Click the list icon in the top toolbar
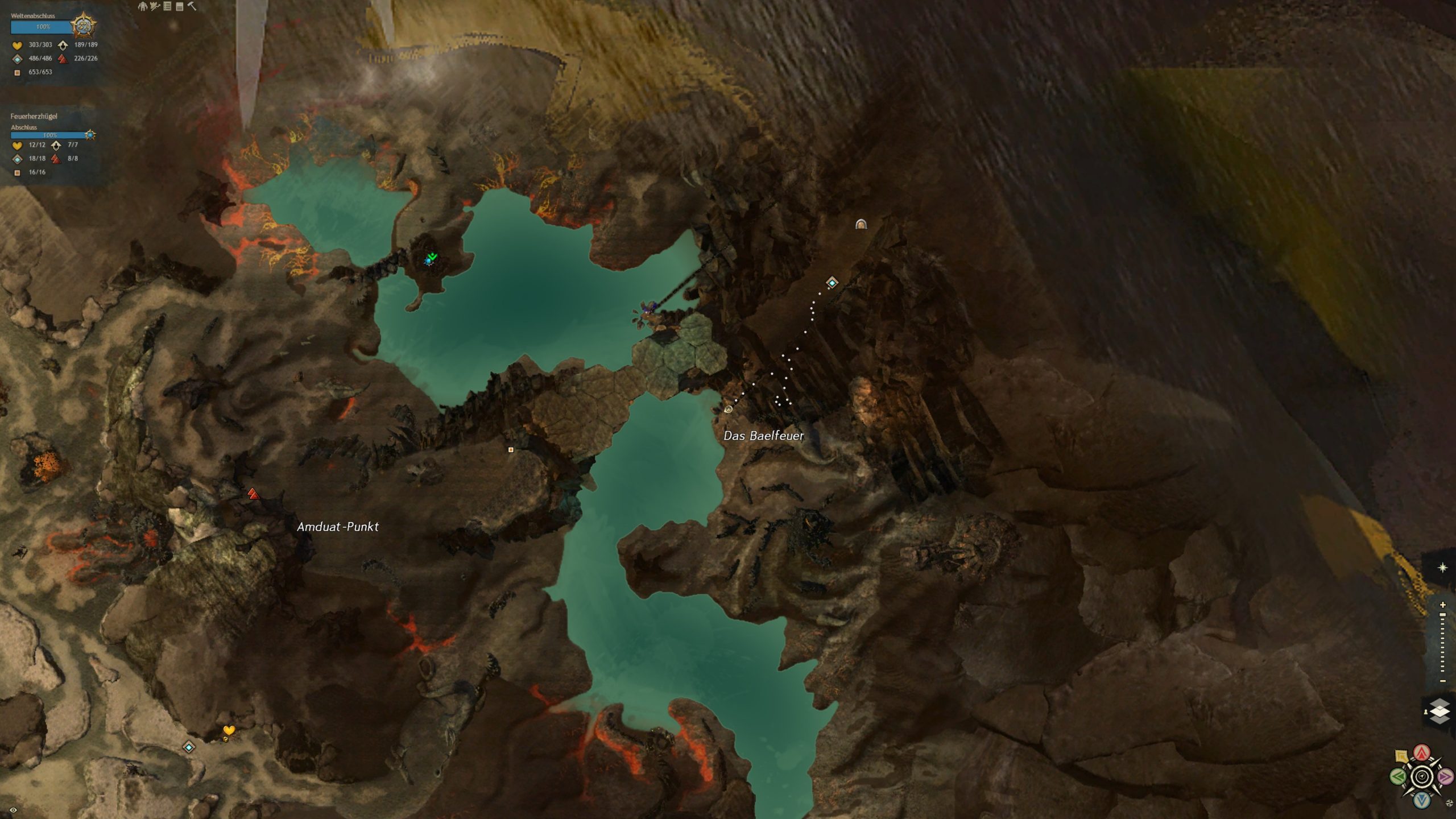This screenshot has height=819, width=1456. 167,6
